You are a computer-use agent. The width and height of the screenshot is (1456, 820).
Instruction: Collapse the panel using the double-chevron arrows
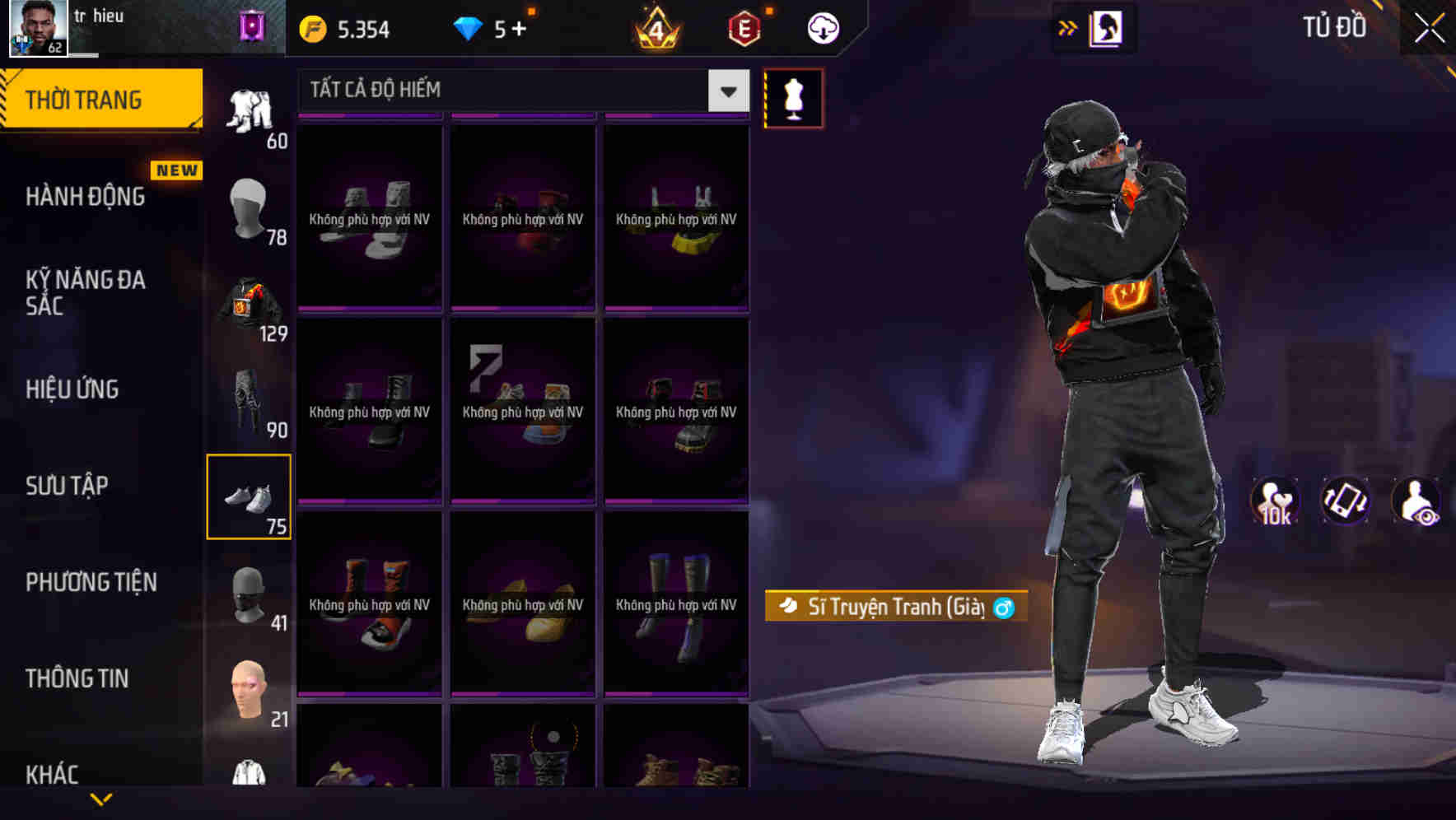(x=1066, y=28)
